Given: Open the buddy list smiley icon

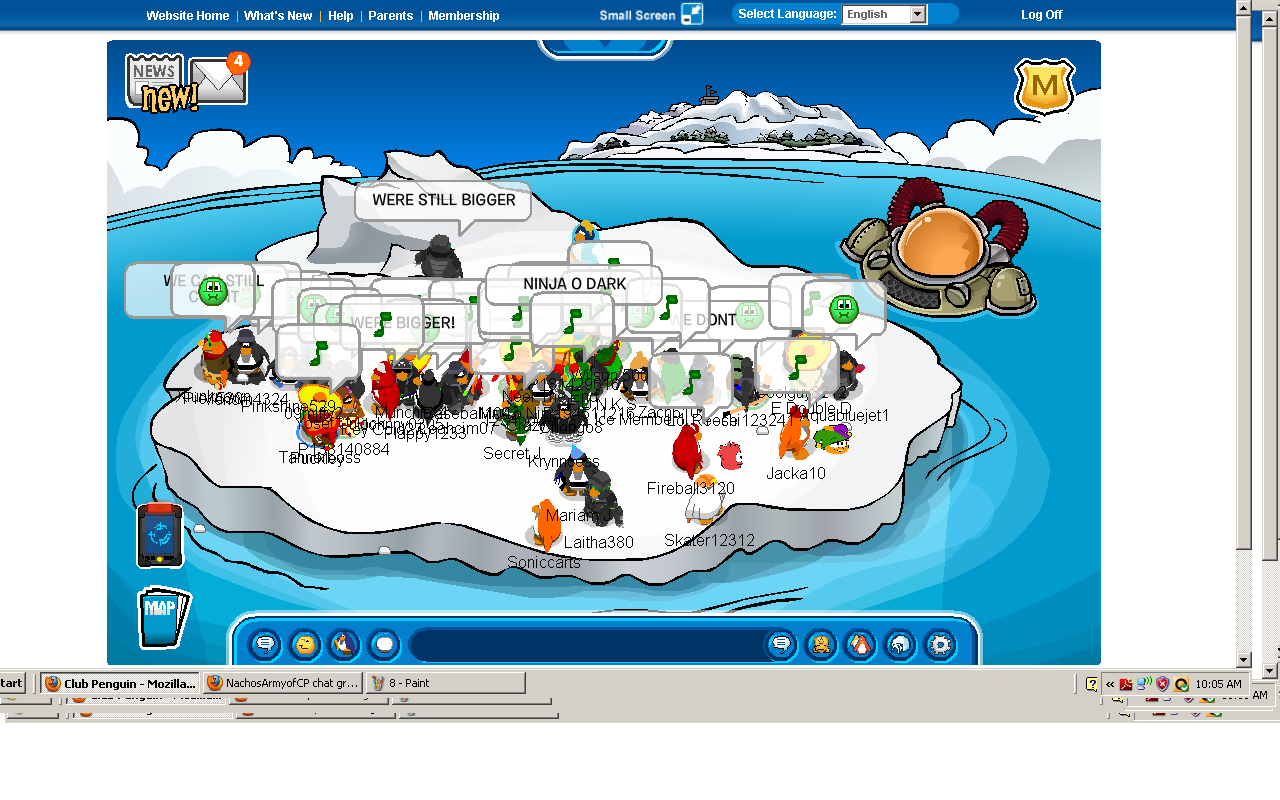Looking at the screenshot, I should [820, 645].
